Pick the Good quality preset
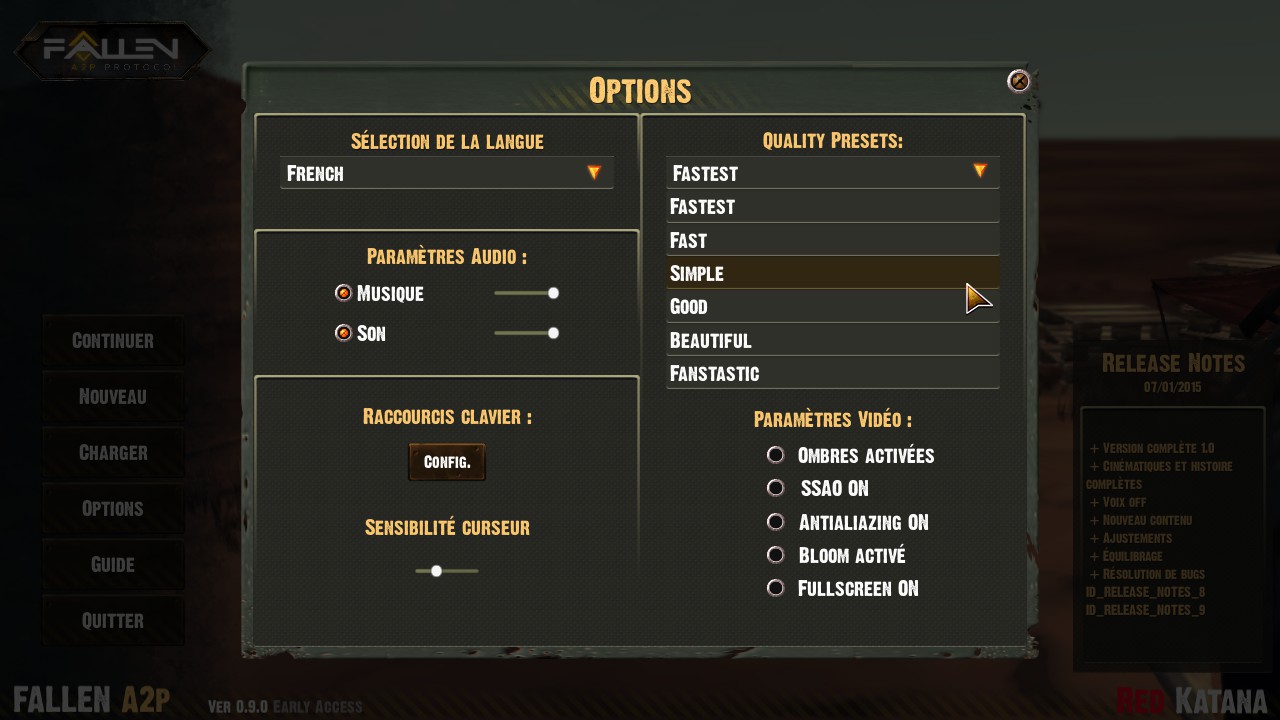 point(832,306)
